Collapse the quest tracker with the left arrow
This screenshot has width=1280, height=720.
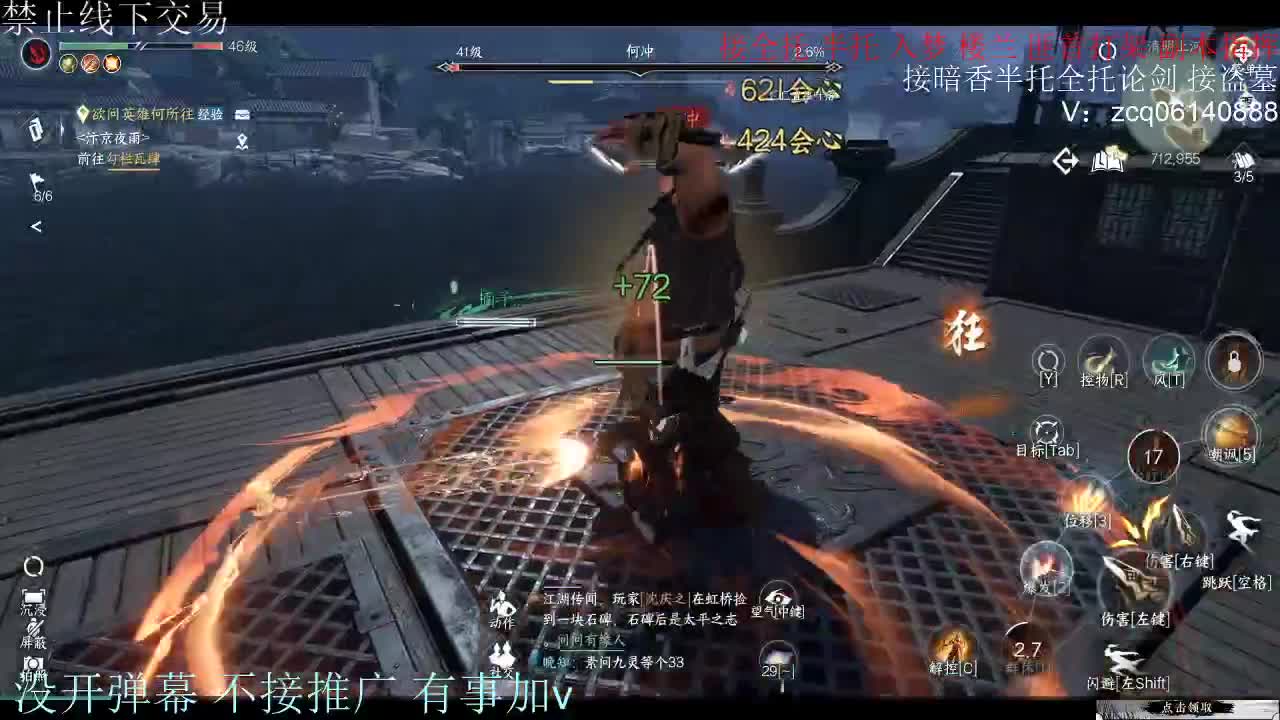coord(36,225)
